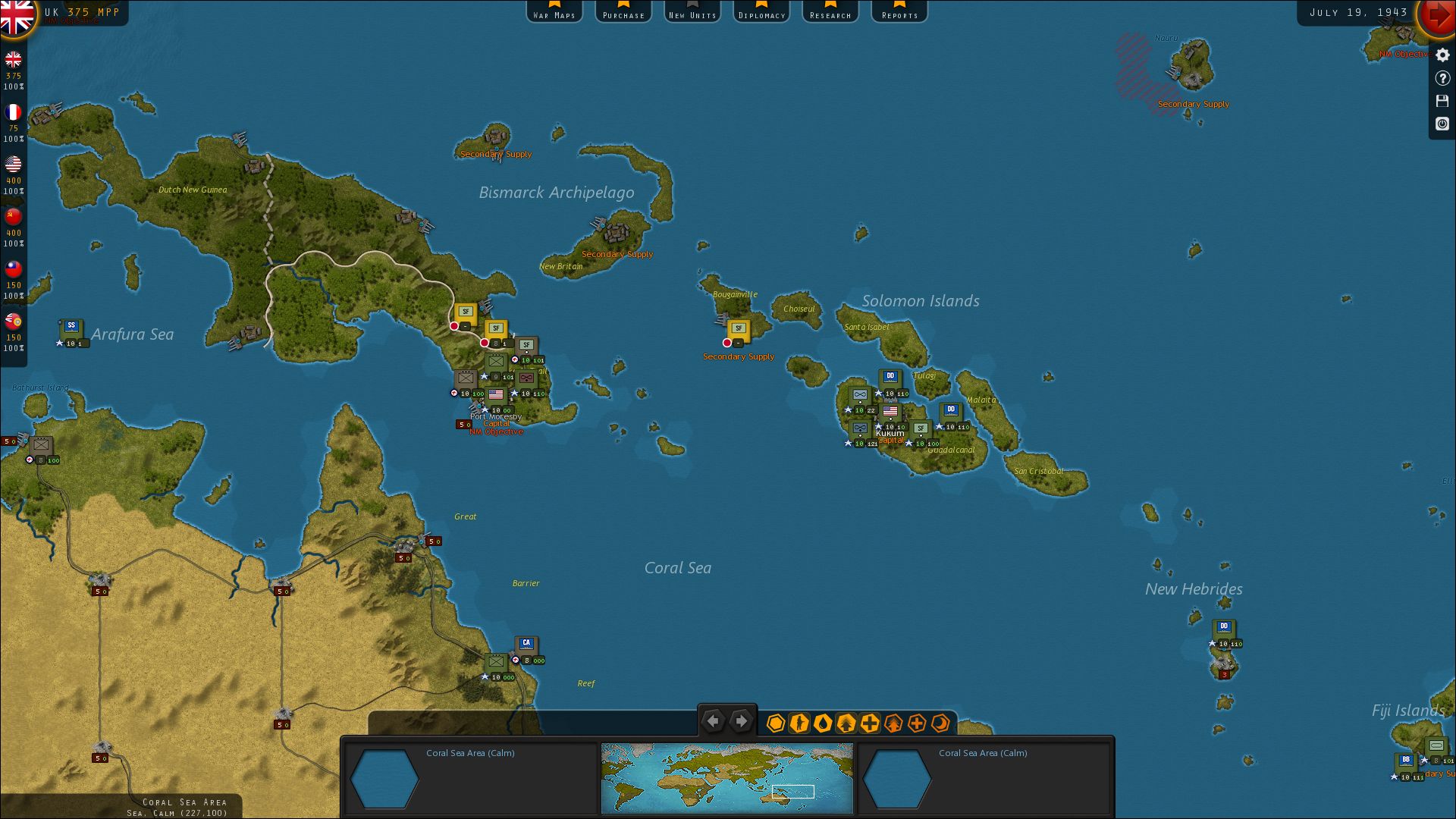The height and width of the screenshot is (819, 1456).
Task: Click the help question mark icon
Action: 1442,77
